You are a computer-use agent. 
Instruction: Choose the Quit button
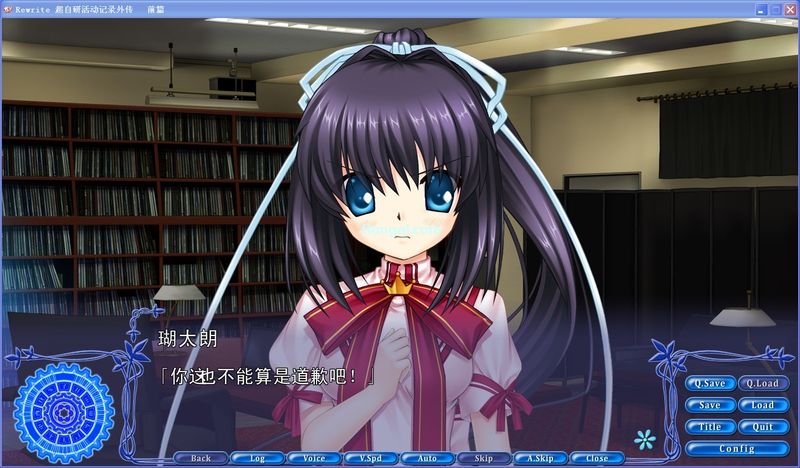762,427
